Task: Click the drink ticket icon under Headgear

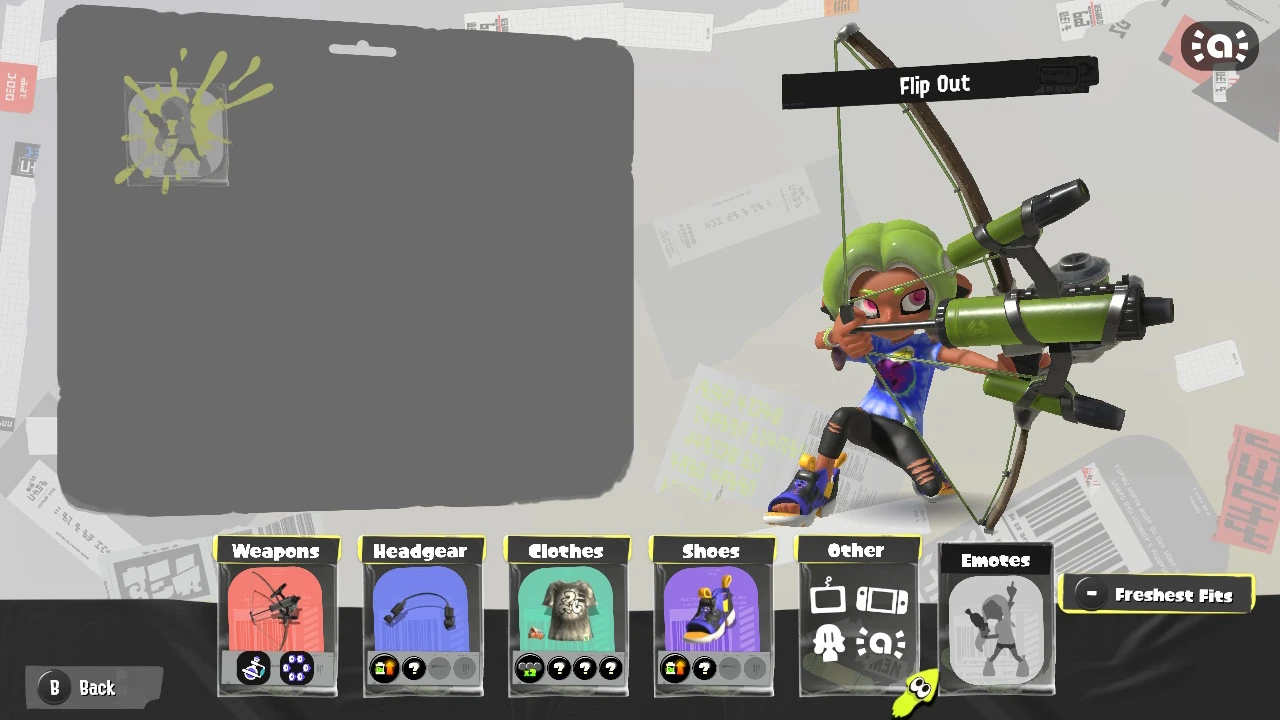Action: point(384,668)
